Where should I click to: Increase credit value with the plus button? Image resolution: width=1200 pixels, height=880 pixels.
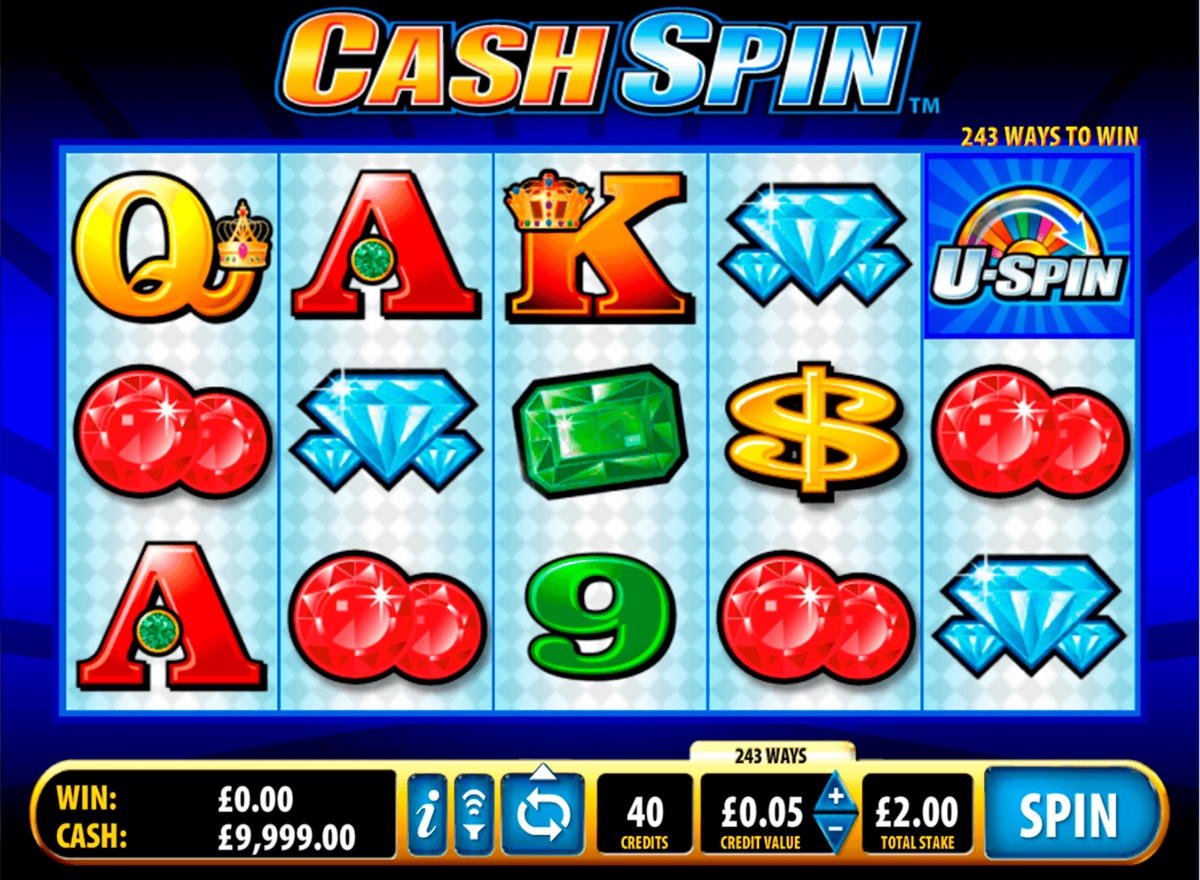(836, 798)
